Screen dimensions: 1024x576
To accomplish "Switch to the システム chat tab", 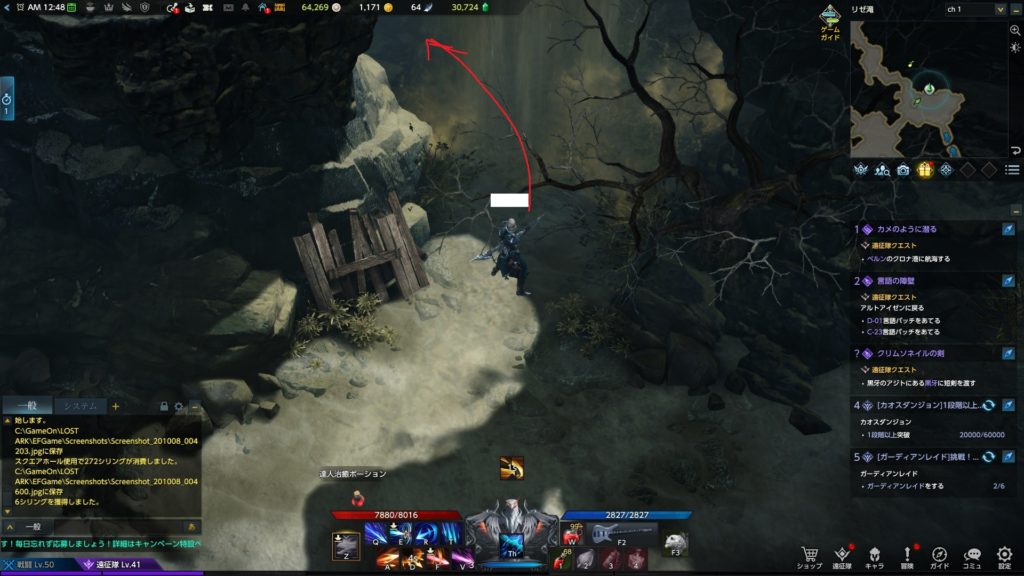I will (79, 406).
